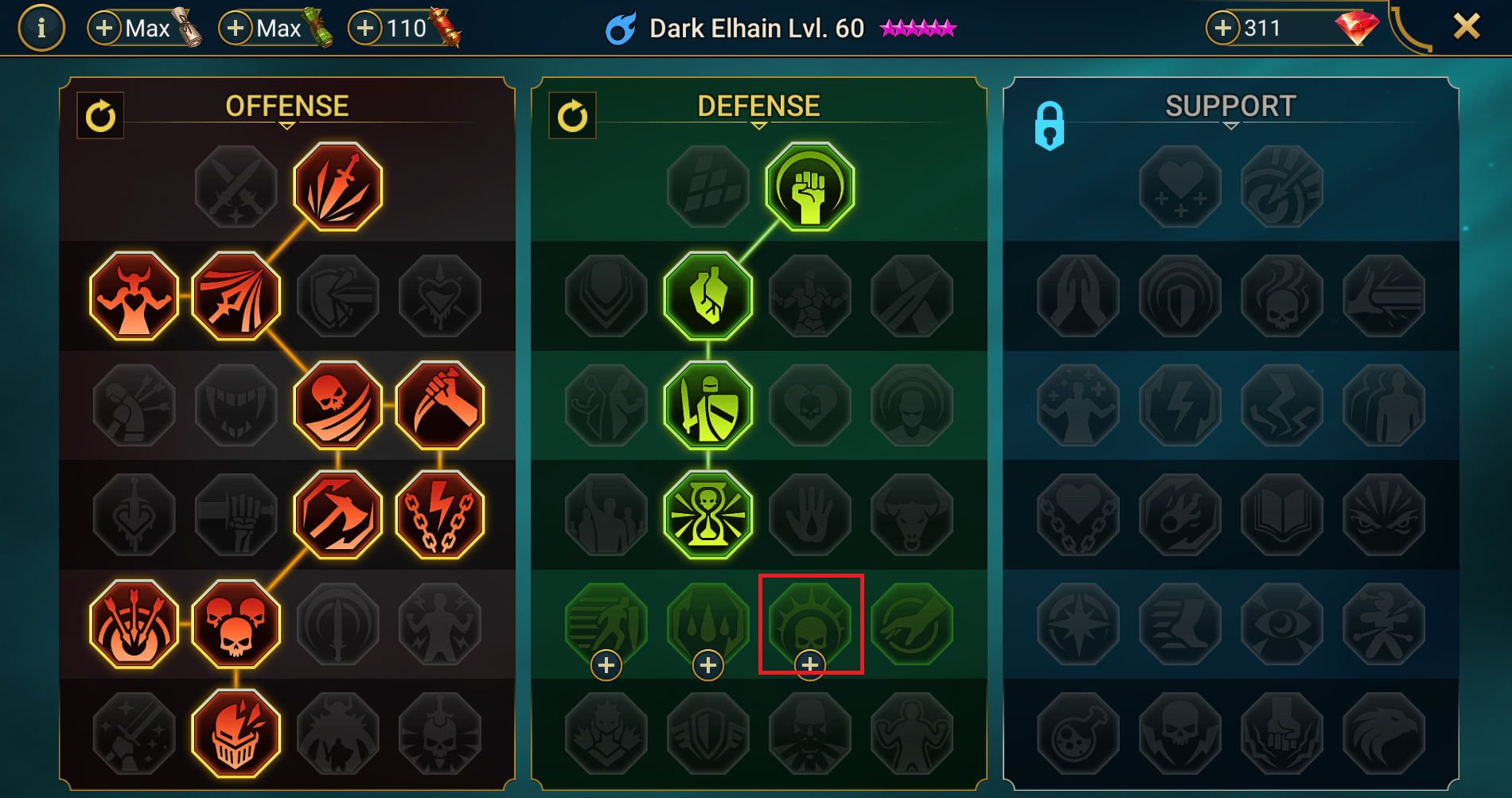Reset the Offense tree with the circular arrow button
1512x798 pixels.
click(99, 115)
